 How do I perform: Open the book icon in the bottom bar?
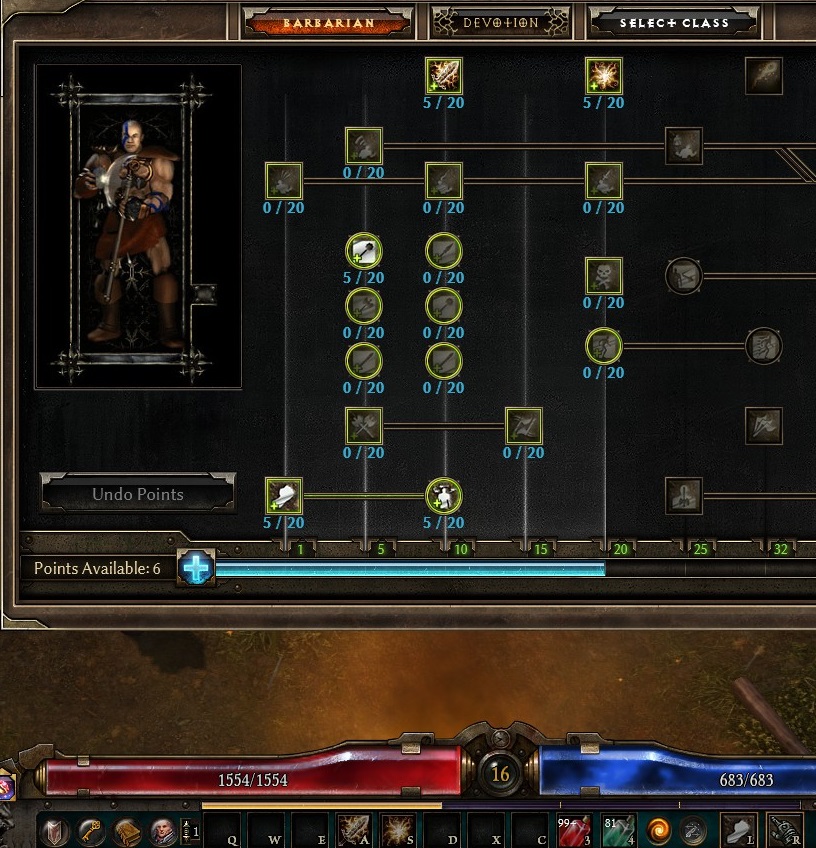coord(126,830)
